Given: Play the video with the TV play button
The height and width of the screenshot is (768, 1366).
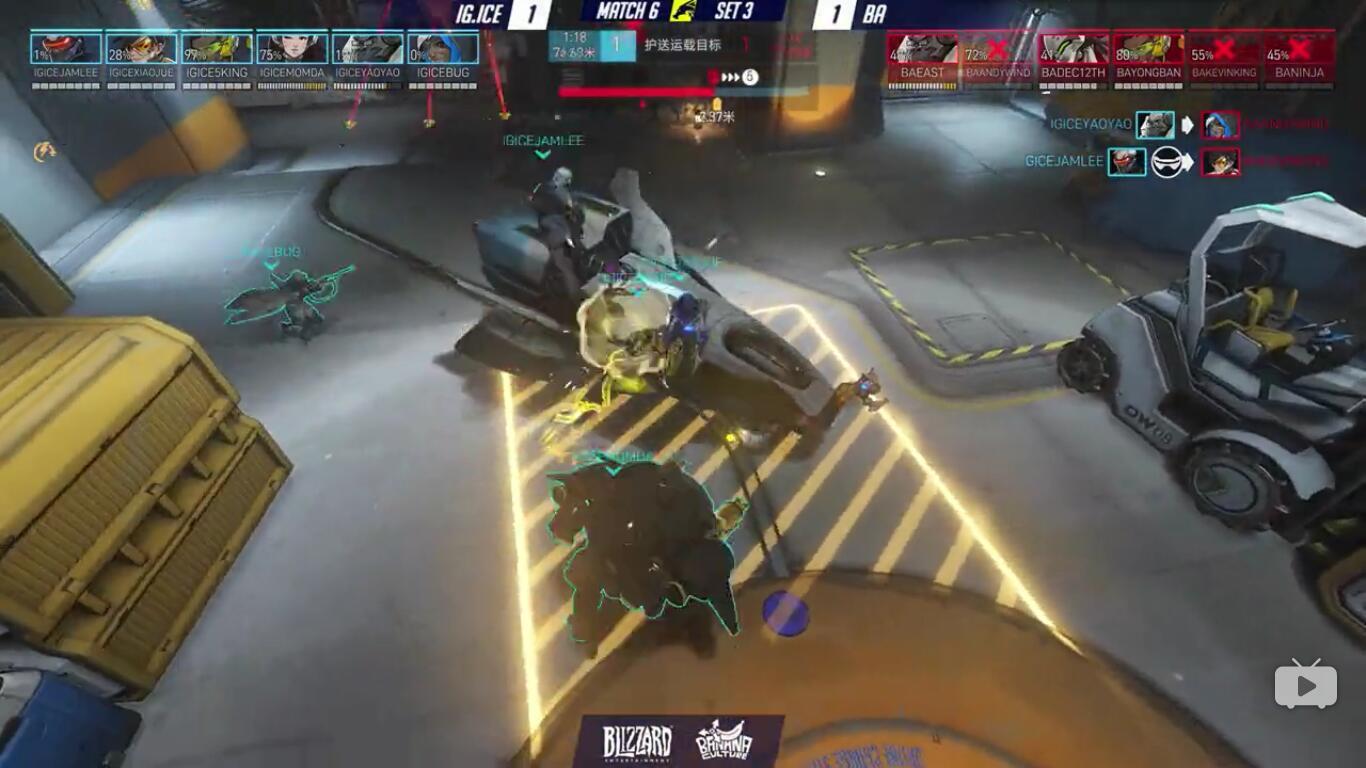Looking at the screenshot, I should tap(1305, 684).
